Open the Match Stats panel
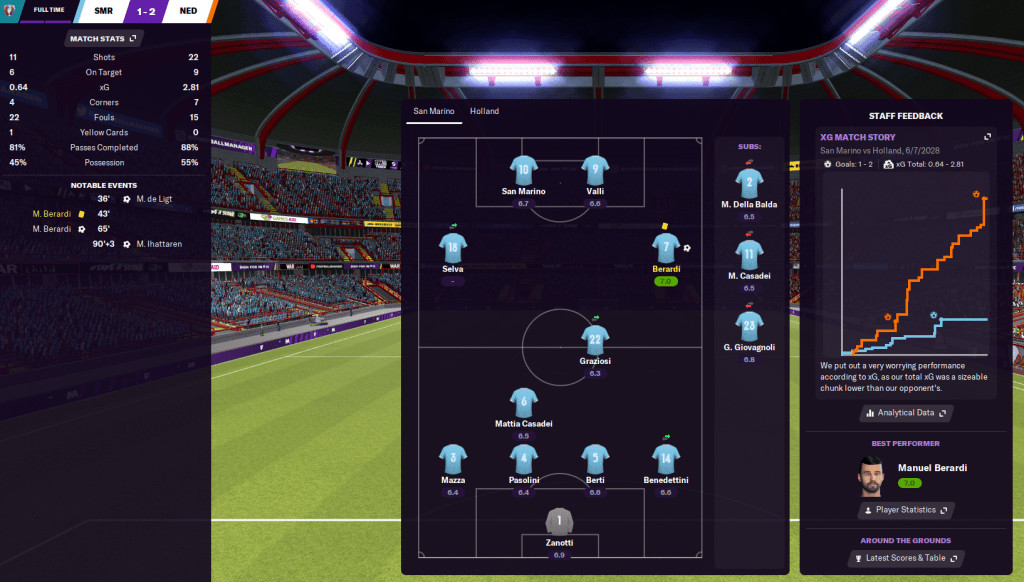 pyautogui.click(x=104, y=38)
